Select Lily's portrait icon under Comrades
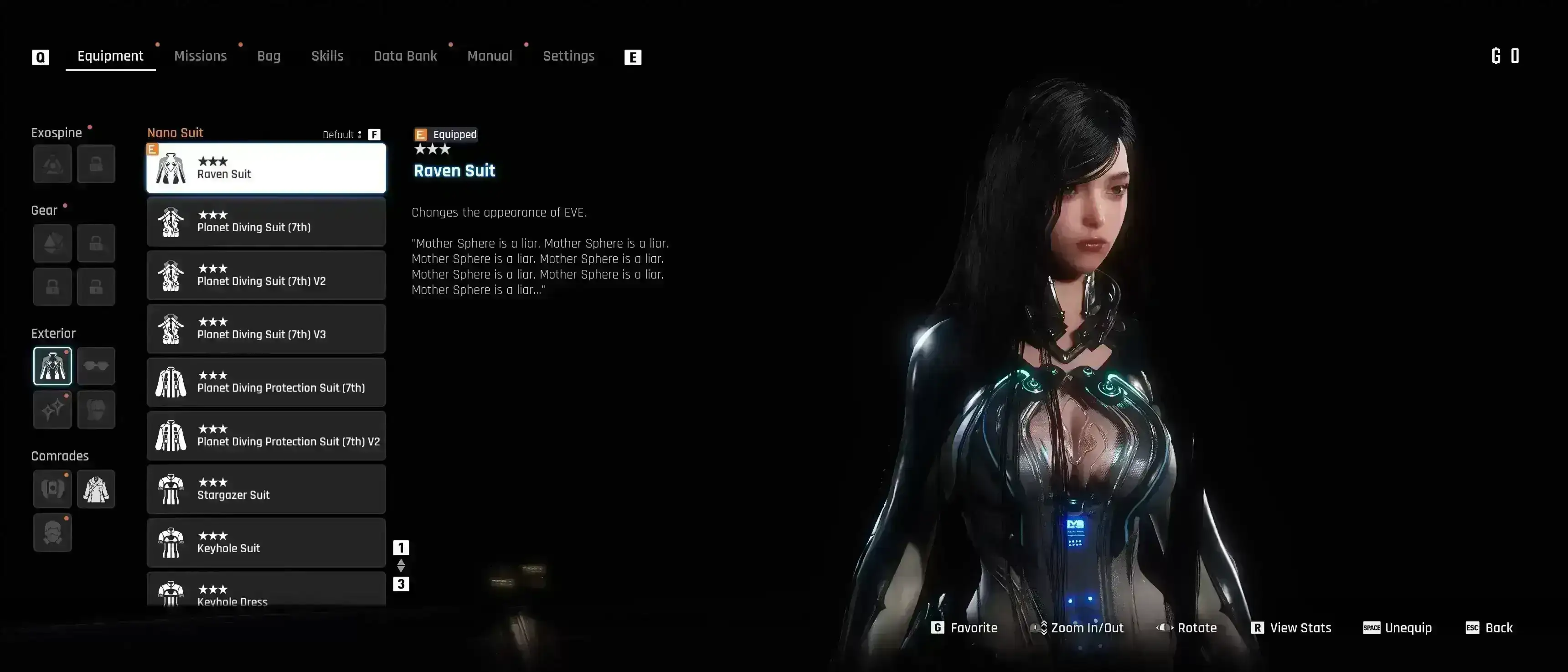The height and width of the screenshot is (672, 1568). coord(52,532)
